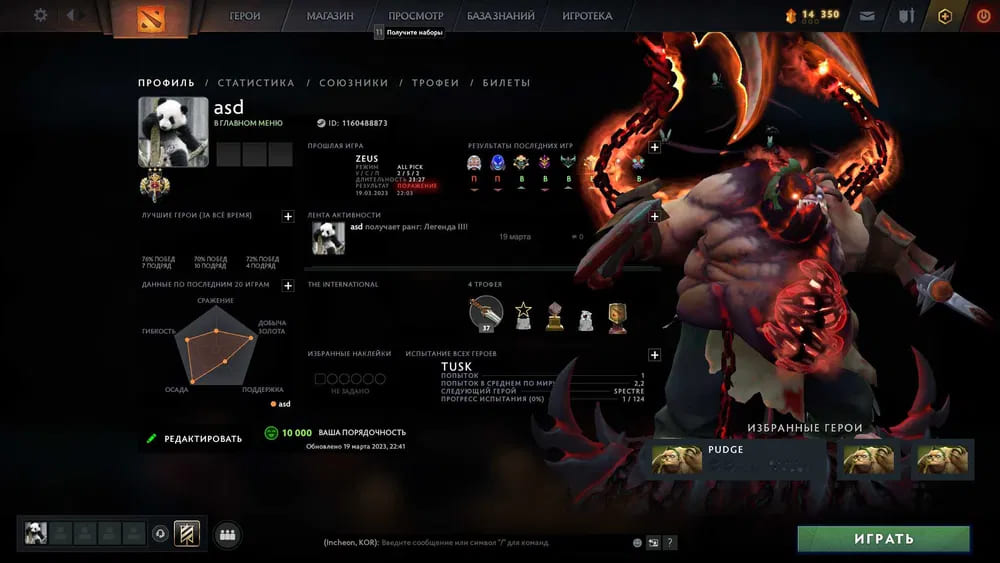Open the party group icon button

227,534
